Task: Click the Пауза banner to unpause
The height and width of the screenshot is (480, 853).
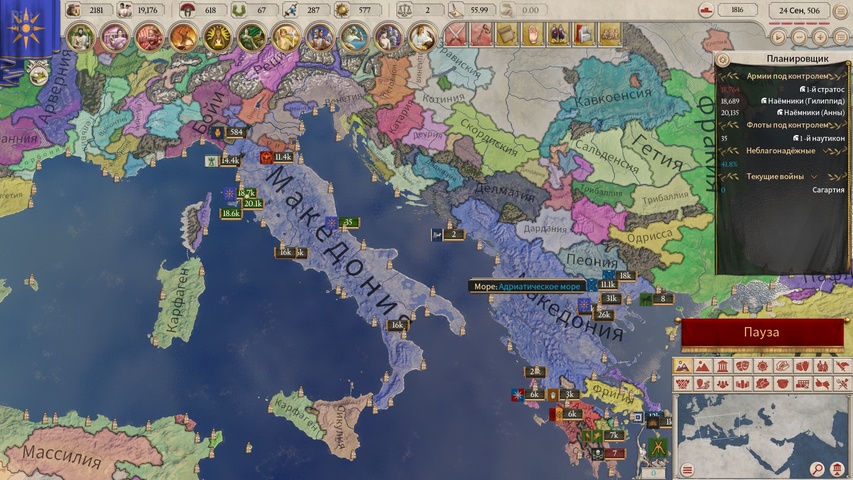Action: coord(765,332)
